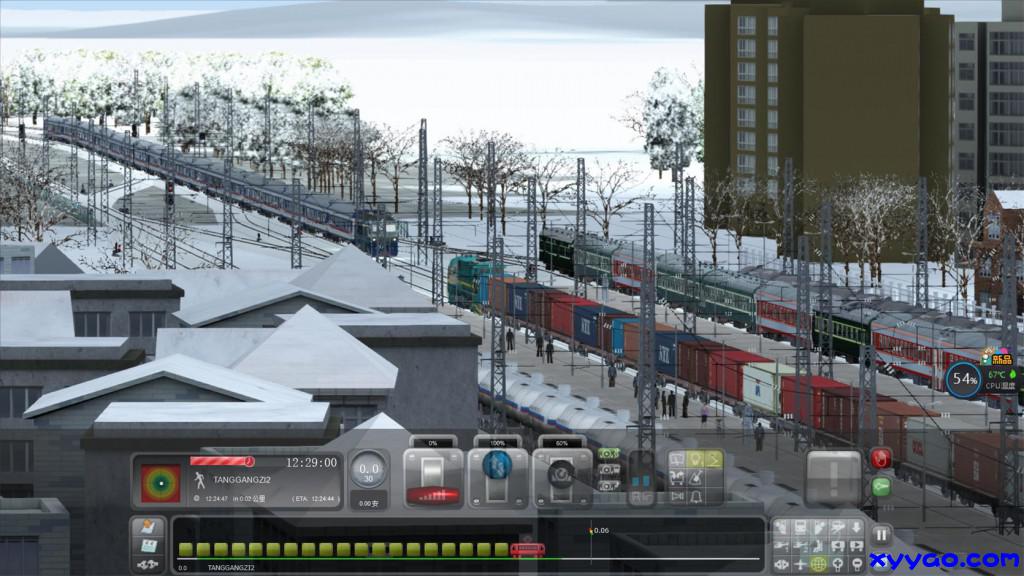1024x576 pixels.
Task: Hit the red emergency brake button
Action: pyautogui.click(x=881, y=459)
